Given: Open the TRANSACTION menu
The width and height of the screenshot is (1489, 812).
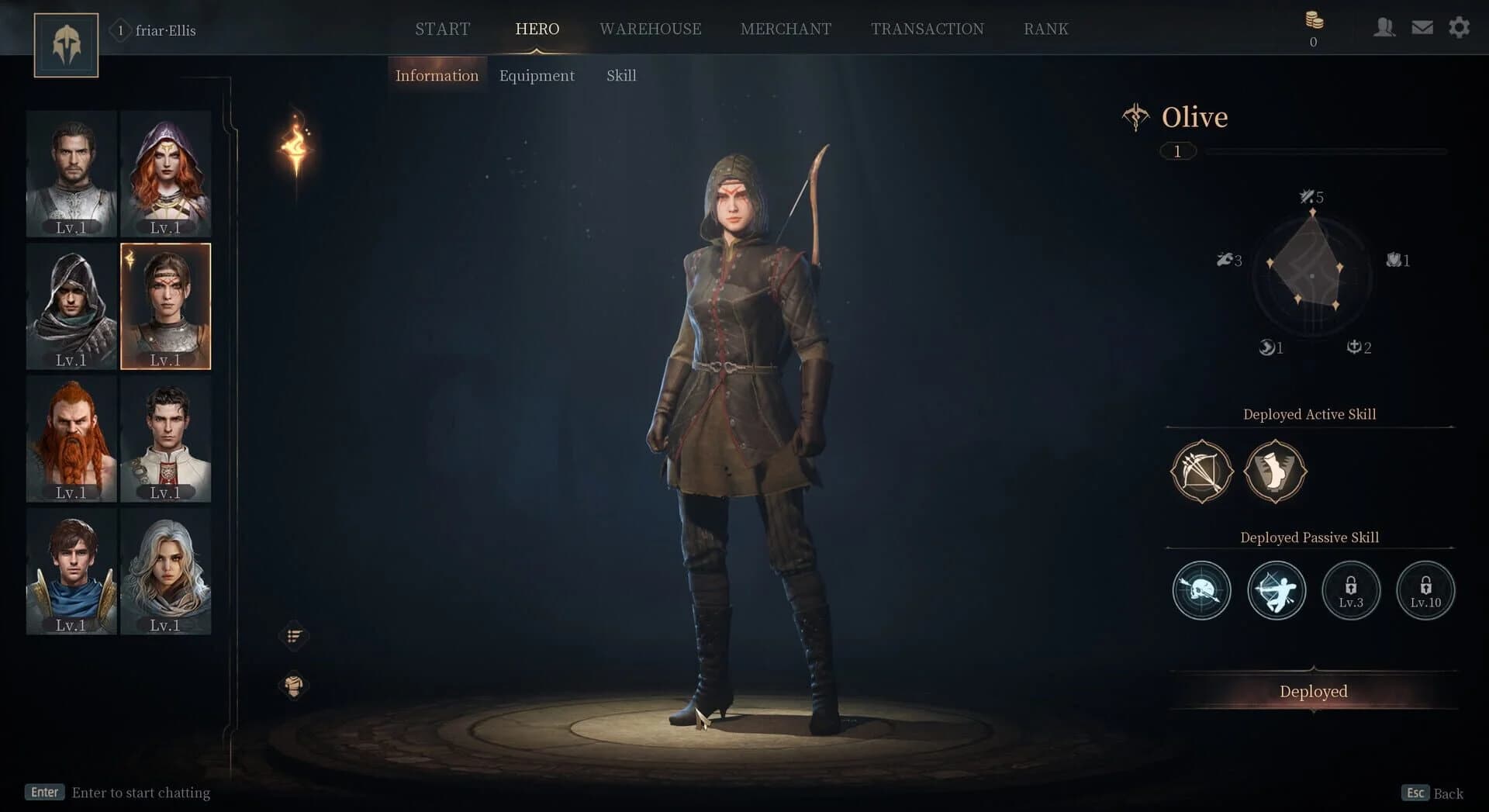Looking at the screenshot, I should pyautogui.click(x=928, y=29).
